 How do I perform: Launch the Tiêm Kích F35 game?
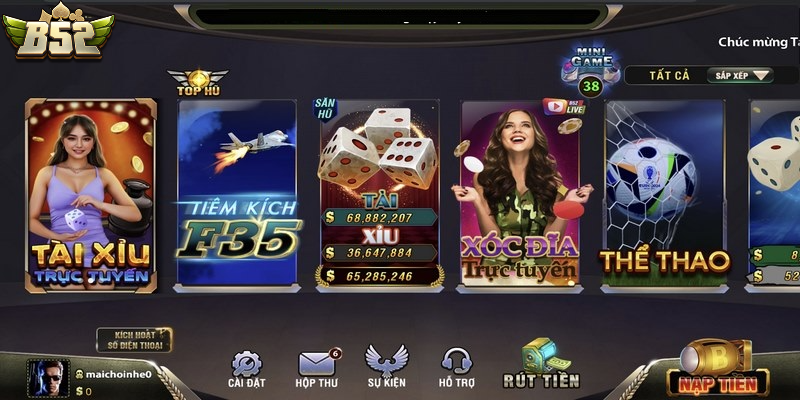pos(236,195)
